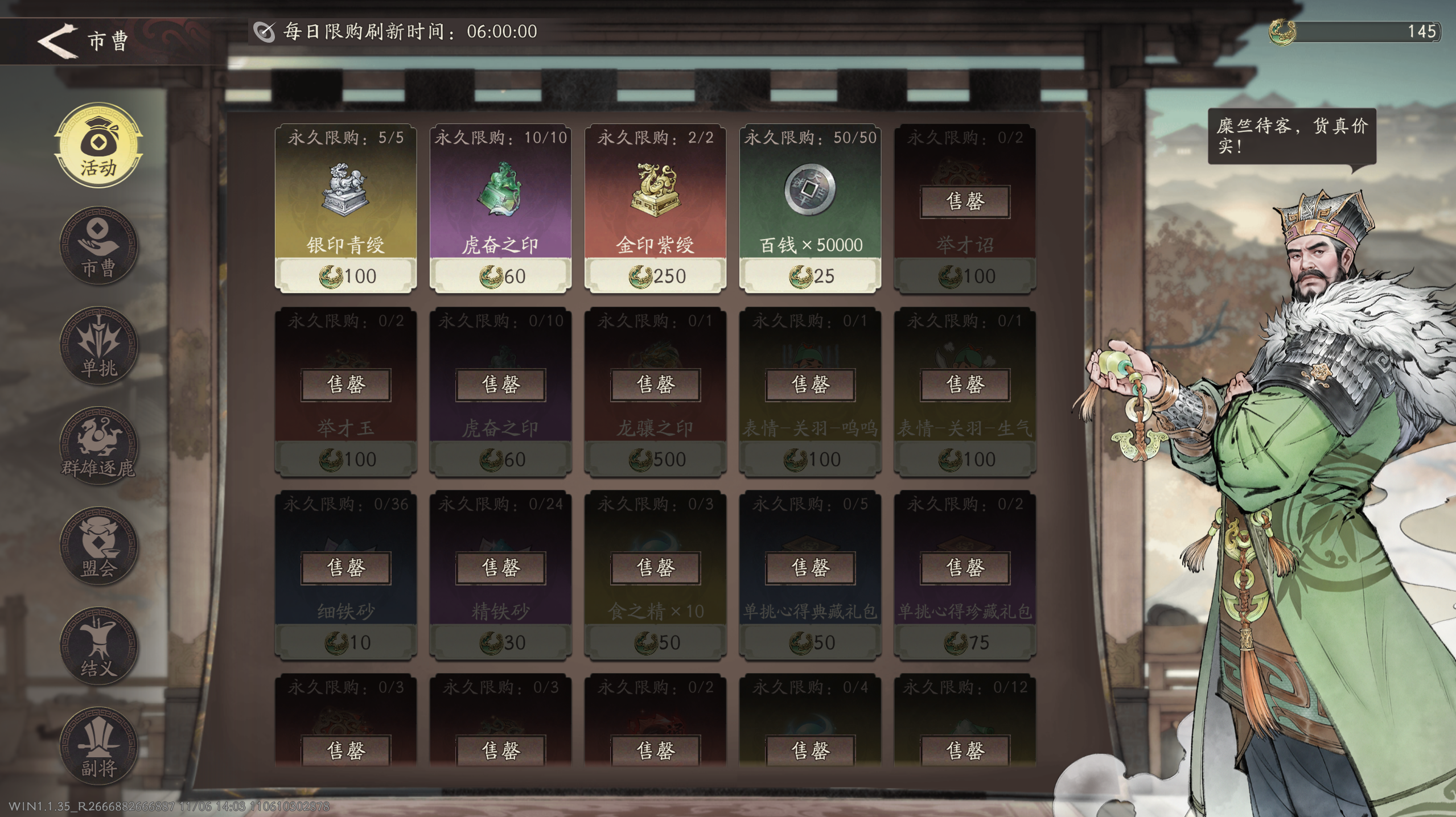Click the sold-out button on 举才诏
Image resolution: width=1456 pixels, height=817 pixels.
(965, 202)
